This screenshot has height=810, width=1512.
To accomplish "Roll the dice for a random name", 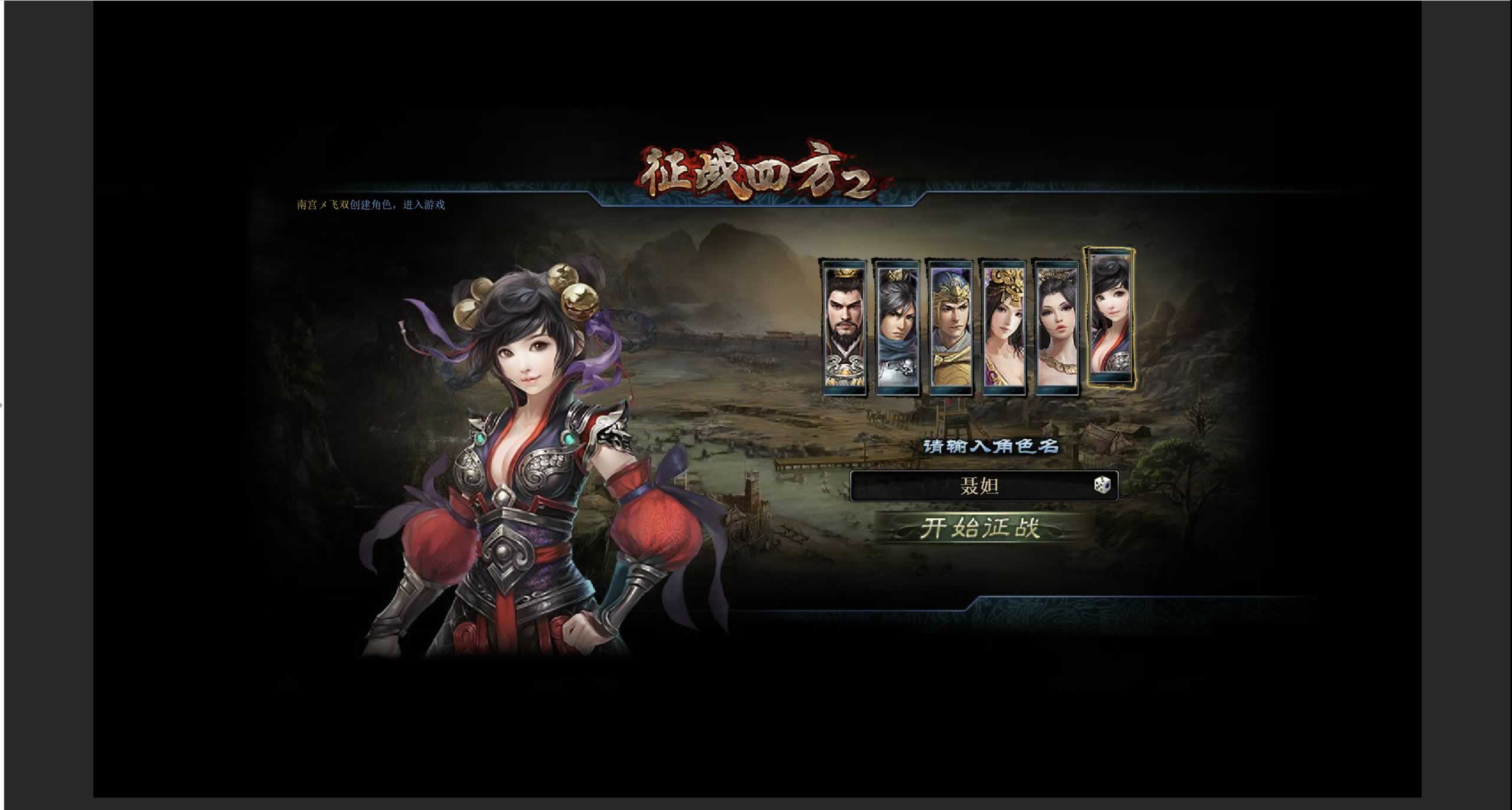I will (1102, 485).
